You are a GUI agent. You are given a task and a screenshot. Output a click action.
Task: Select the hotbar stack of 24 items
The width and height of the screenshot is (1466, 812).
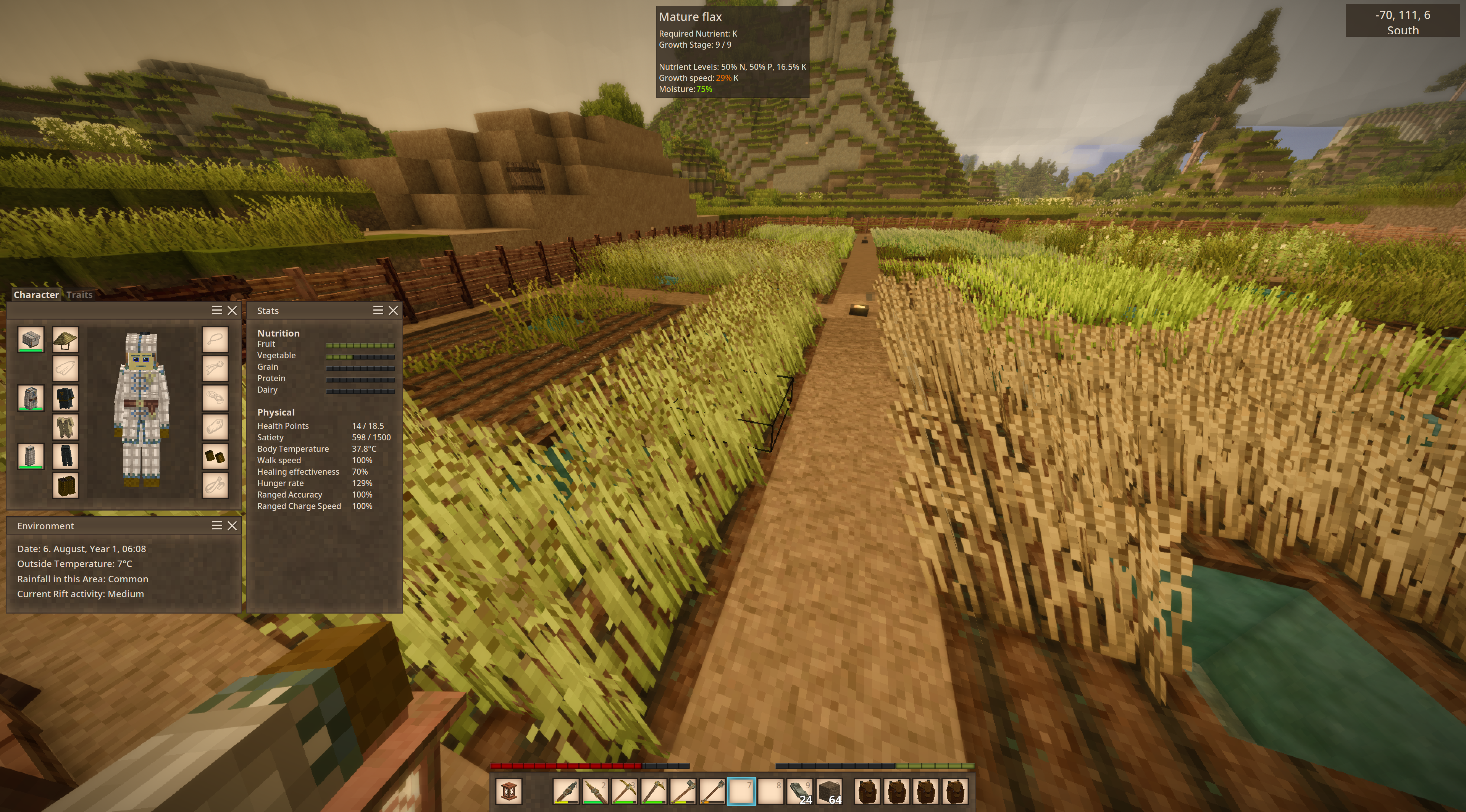click(x=799, y=791)
